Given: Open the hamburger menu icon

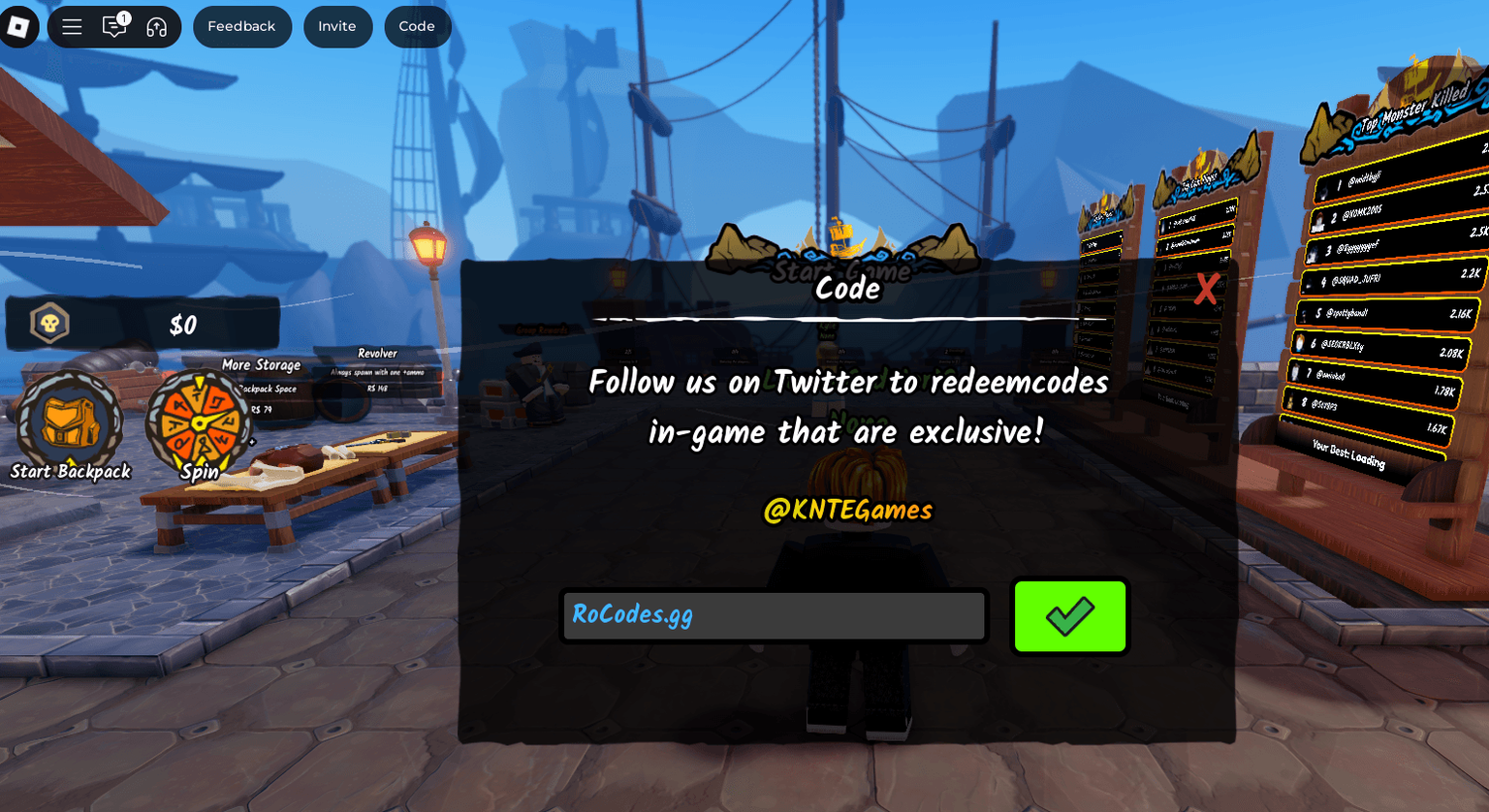Looking at the screenshot, I should [x=72, y=26].
